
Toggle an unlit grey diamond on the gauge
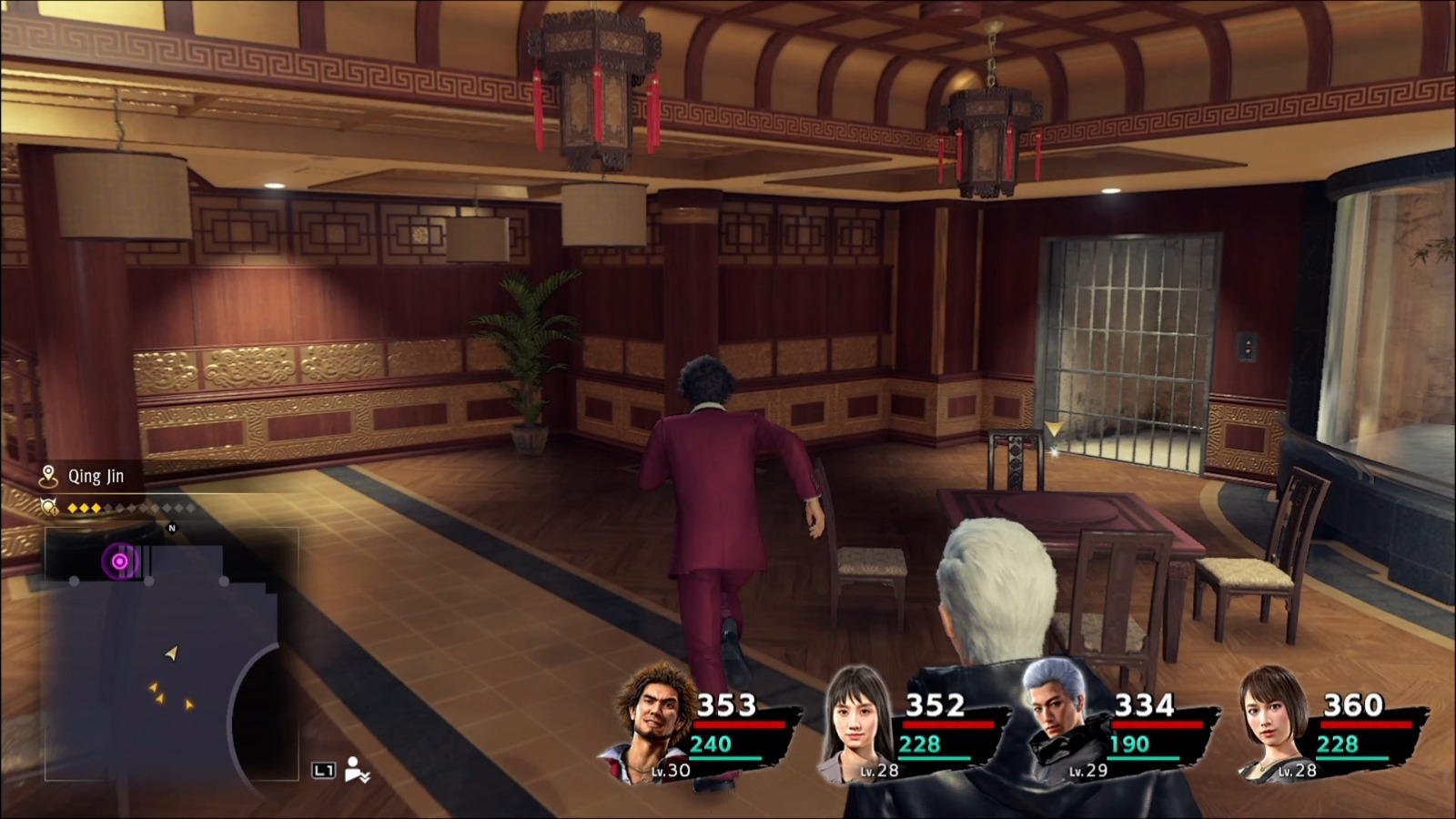[121, 508]
